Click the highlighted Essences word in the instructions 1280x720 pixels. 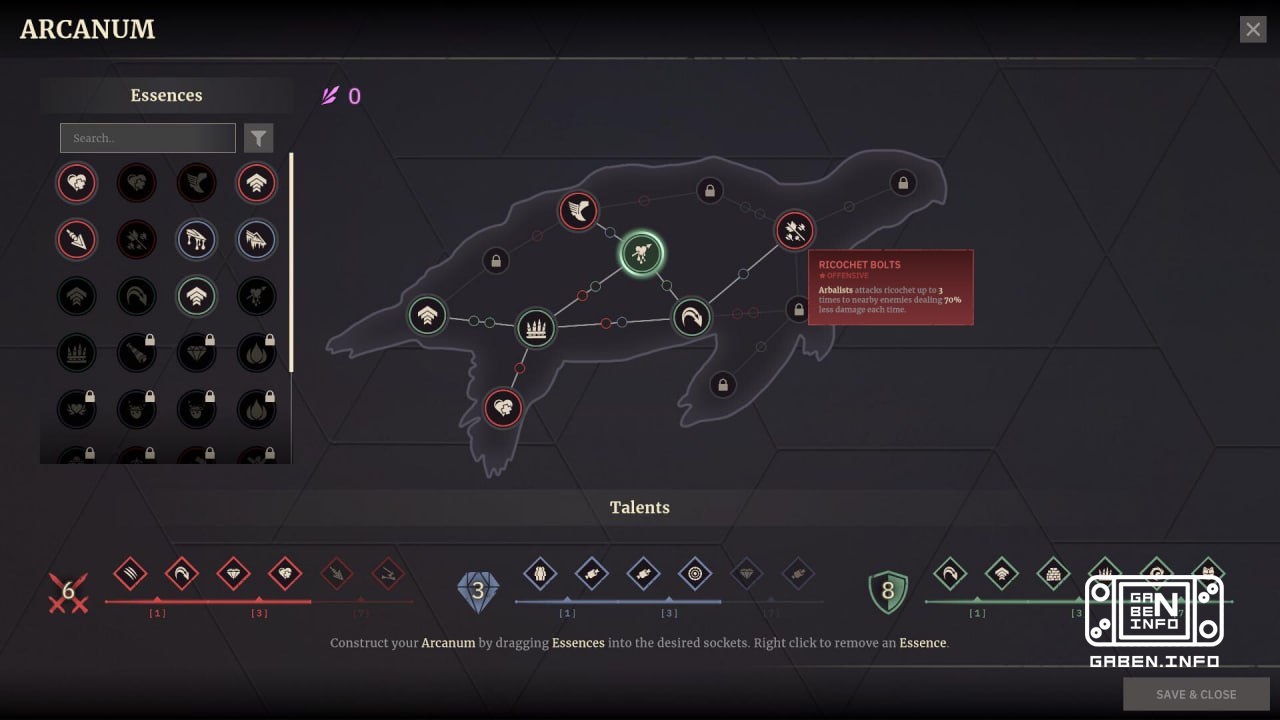click(x=578, y=643)
